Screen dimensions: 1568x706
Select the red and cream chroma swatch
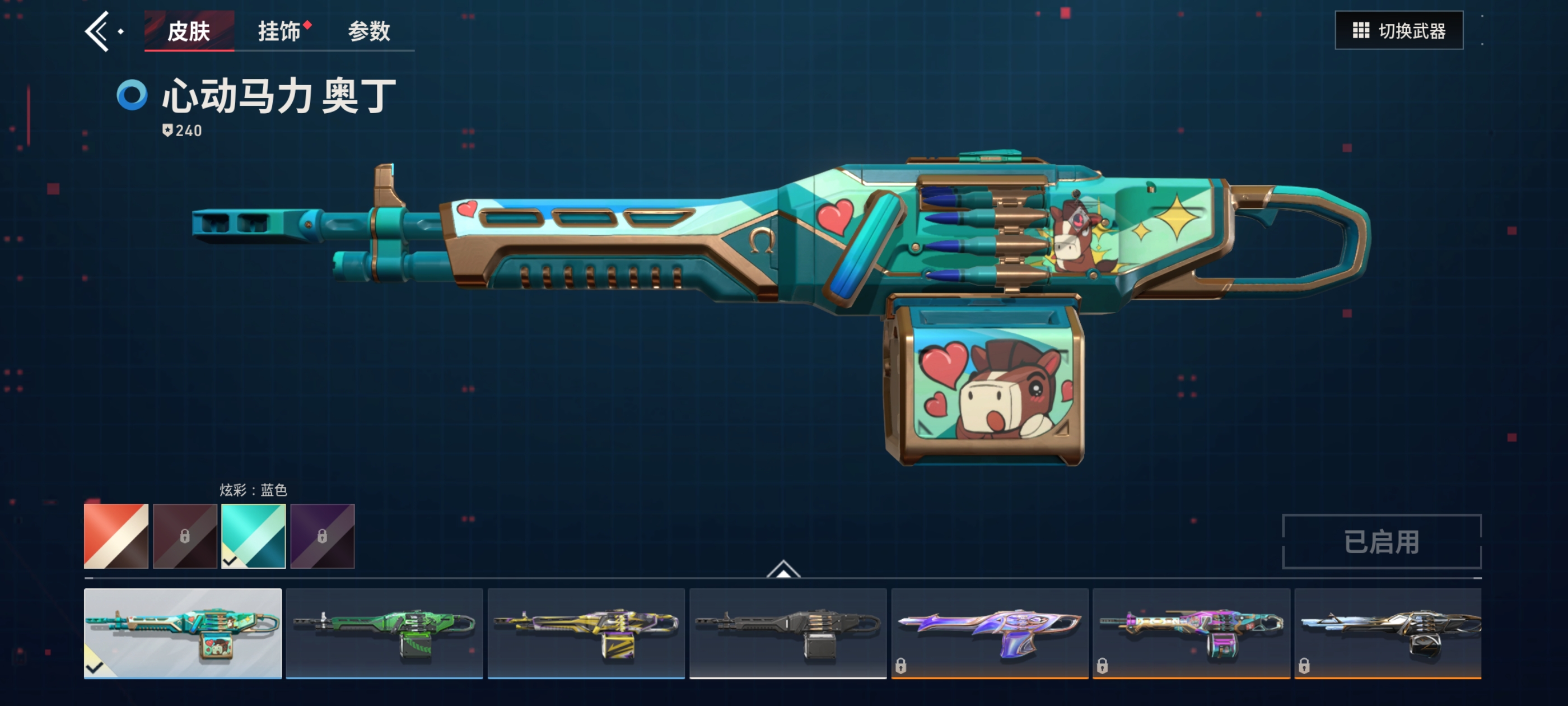click(116, 536)
